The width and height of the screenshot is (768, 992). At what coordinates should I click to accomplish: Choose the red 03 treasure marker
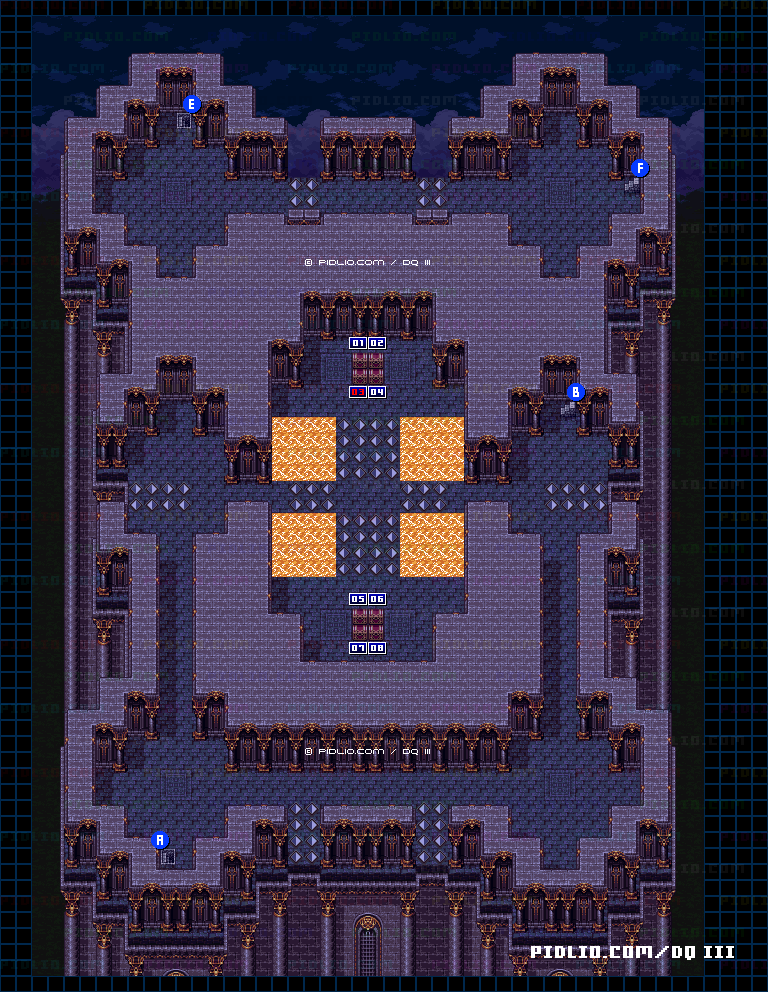[x=357, y=392]
